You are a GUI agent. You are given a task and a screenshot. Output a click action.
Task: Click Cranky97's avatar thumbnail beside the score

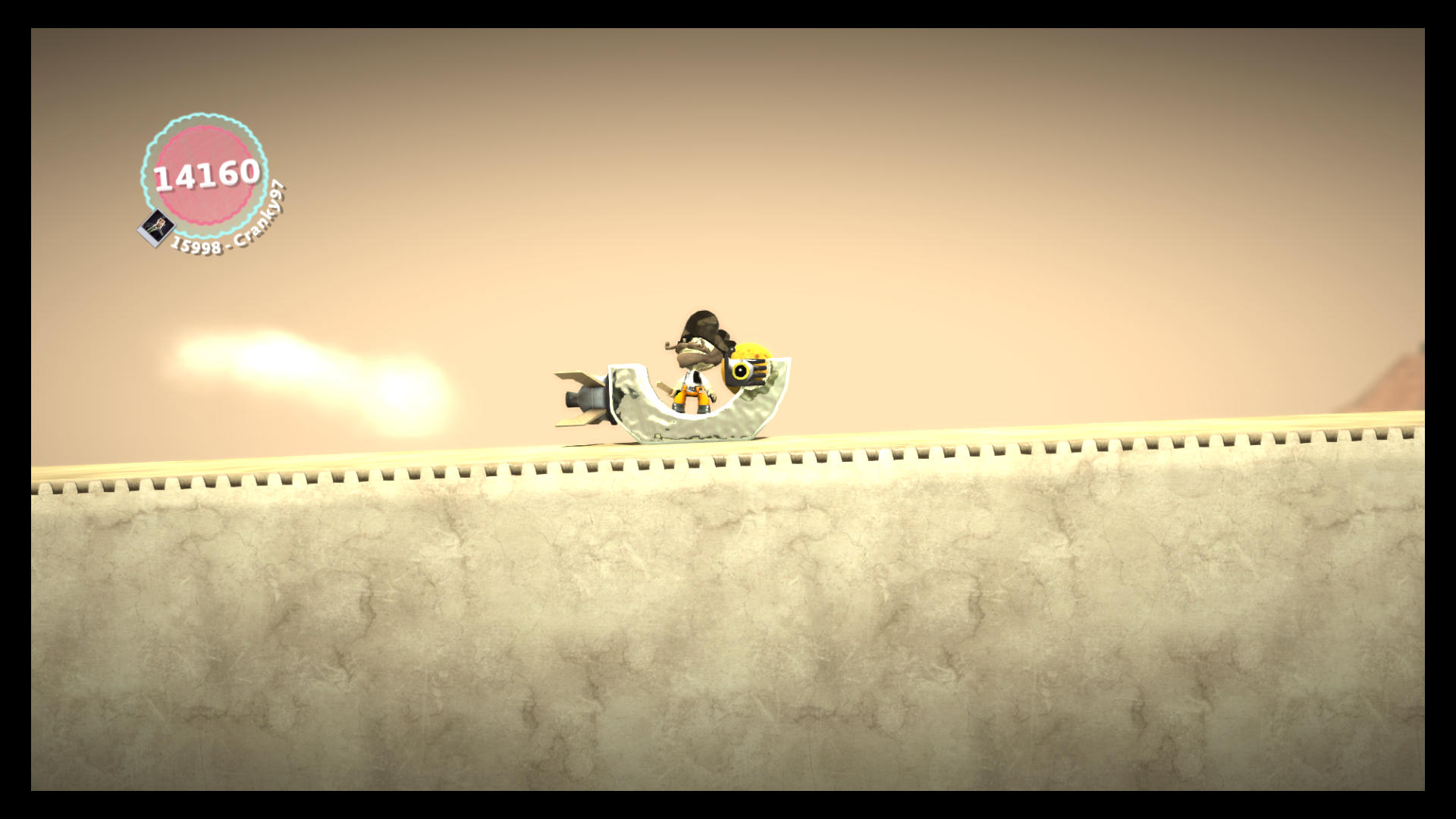pyautogui.click(x=156, y=227)
